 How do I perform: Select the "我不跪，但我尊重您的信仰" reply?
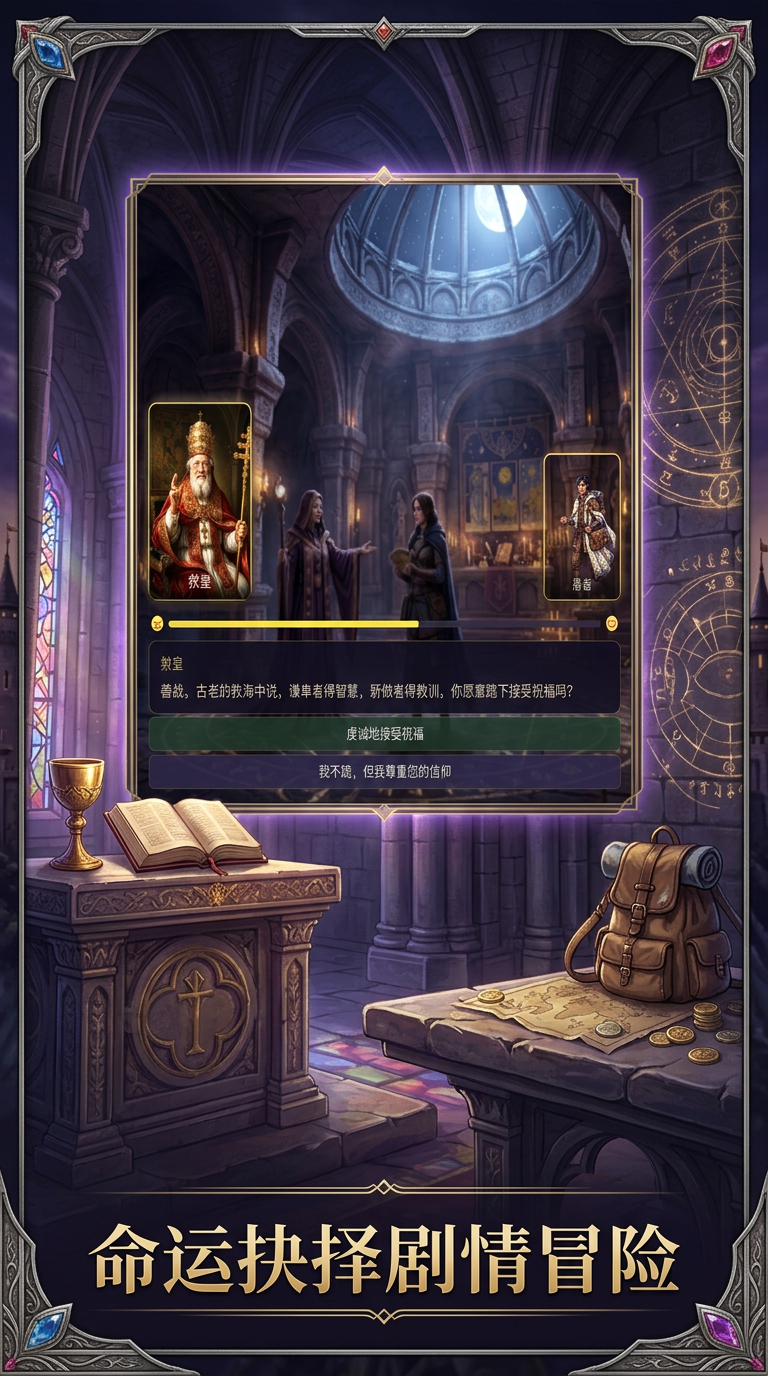(384, 771)
